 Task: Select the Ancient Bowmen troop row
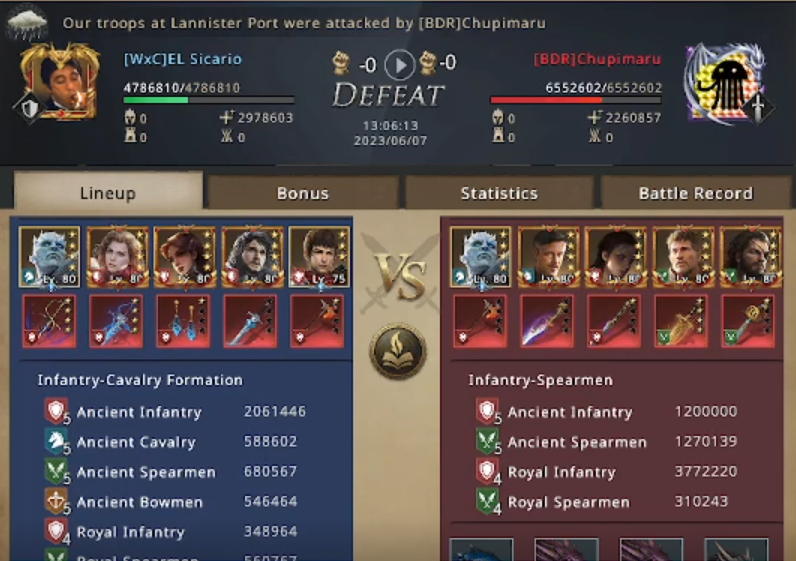point(175,502)
